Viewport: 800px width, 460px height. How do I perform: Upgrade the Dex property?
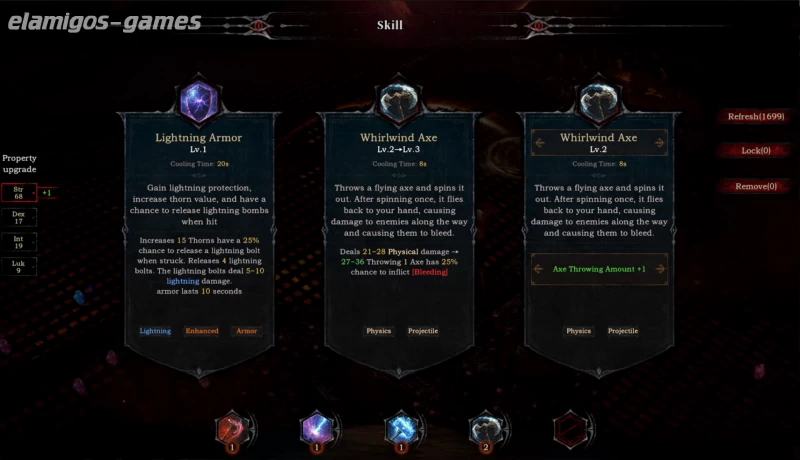[x=19, y=216]
